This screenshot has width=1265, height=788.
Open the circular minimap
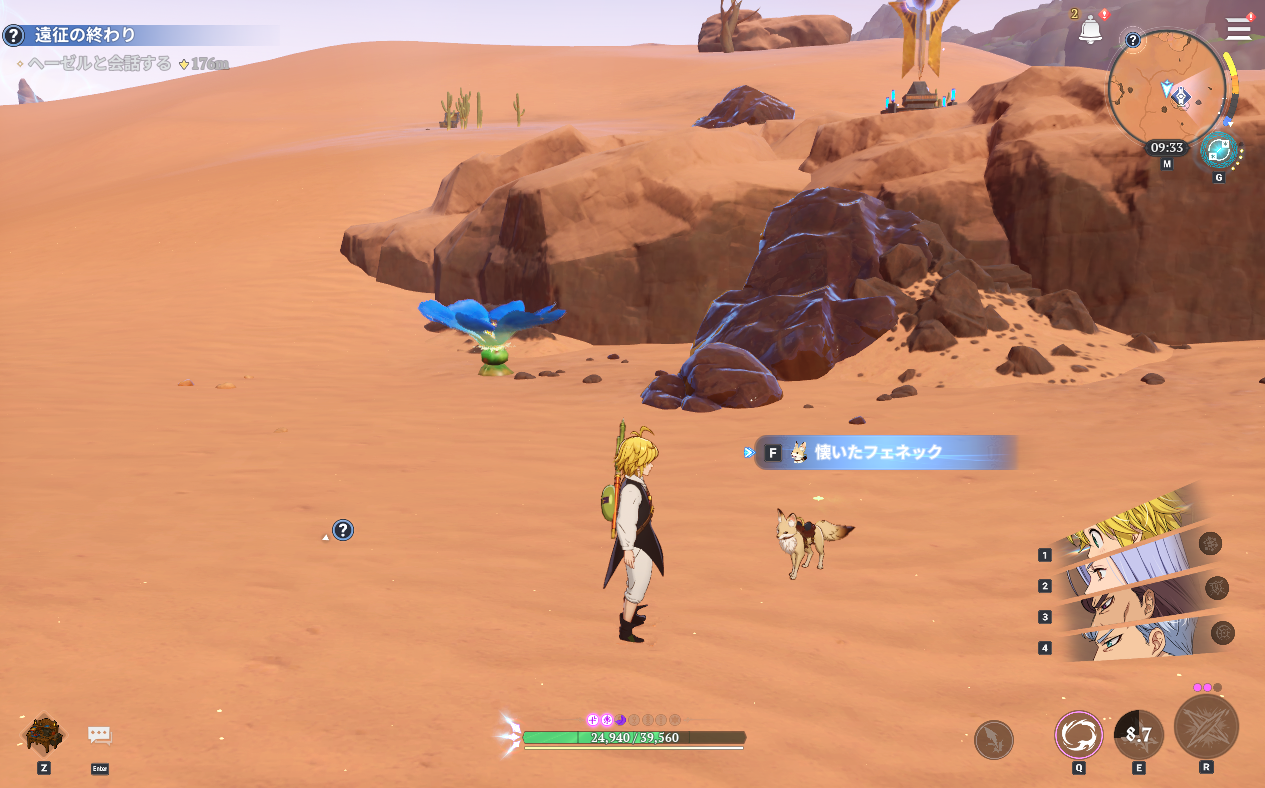(x=1167, y=87)
